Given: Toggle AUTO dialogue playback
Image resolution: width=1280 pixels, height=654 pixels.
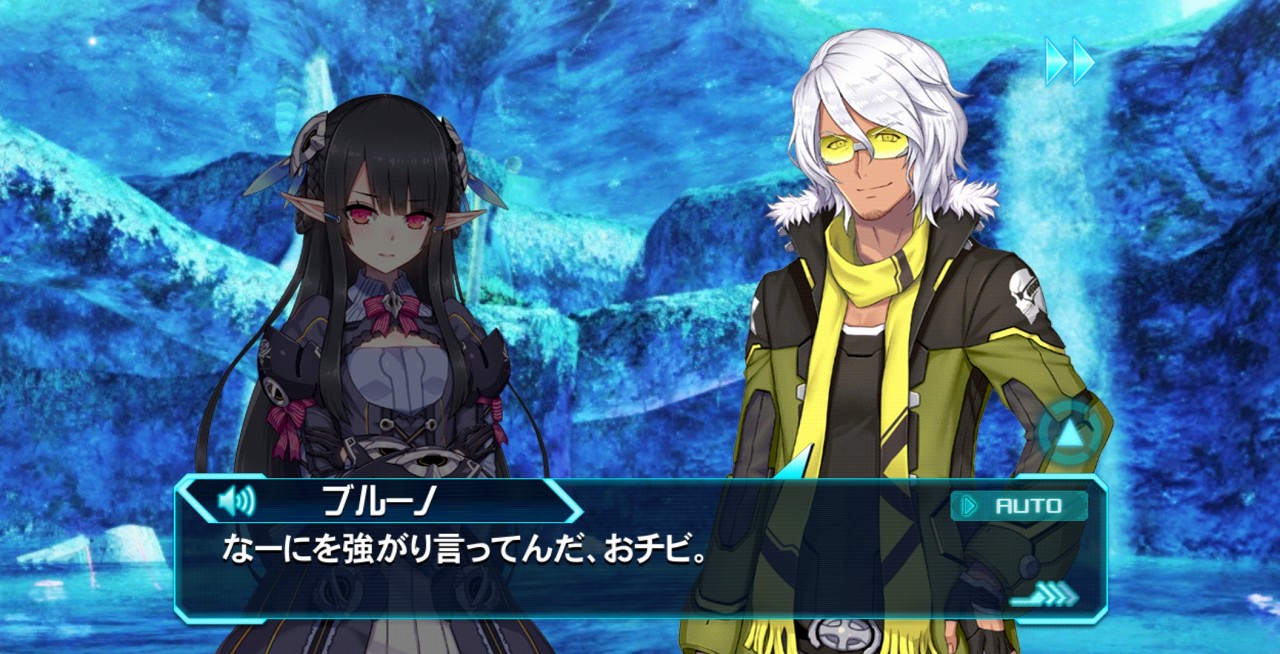Looking at the screenshot, I should click(x=1019, y=506).
